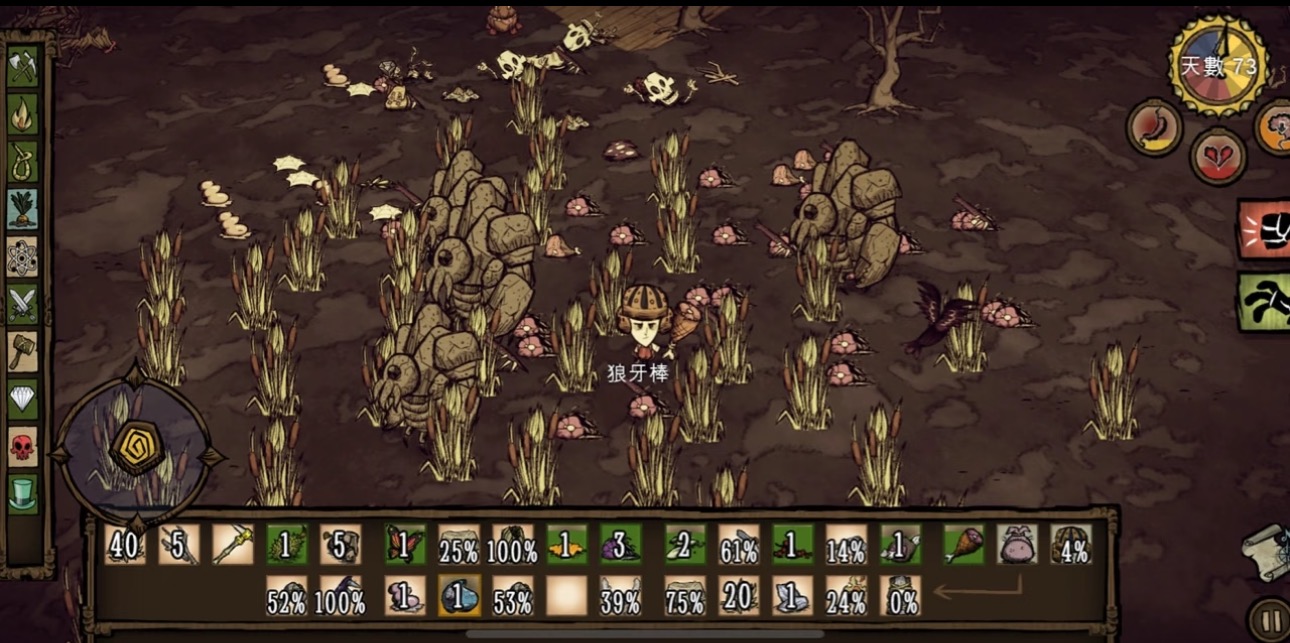Screen dimensions: 1290x643
Task: Select the golden staff inventory slot
Action: point(232,545)
